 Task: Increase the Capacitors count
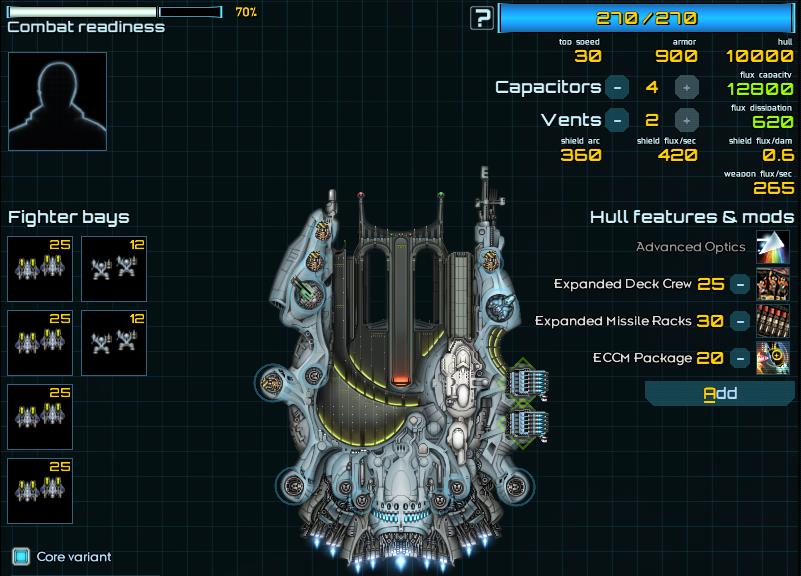(x=685, y=87)
